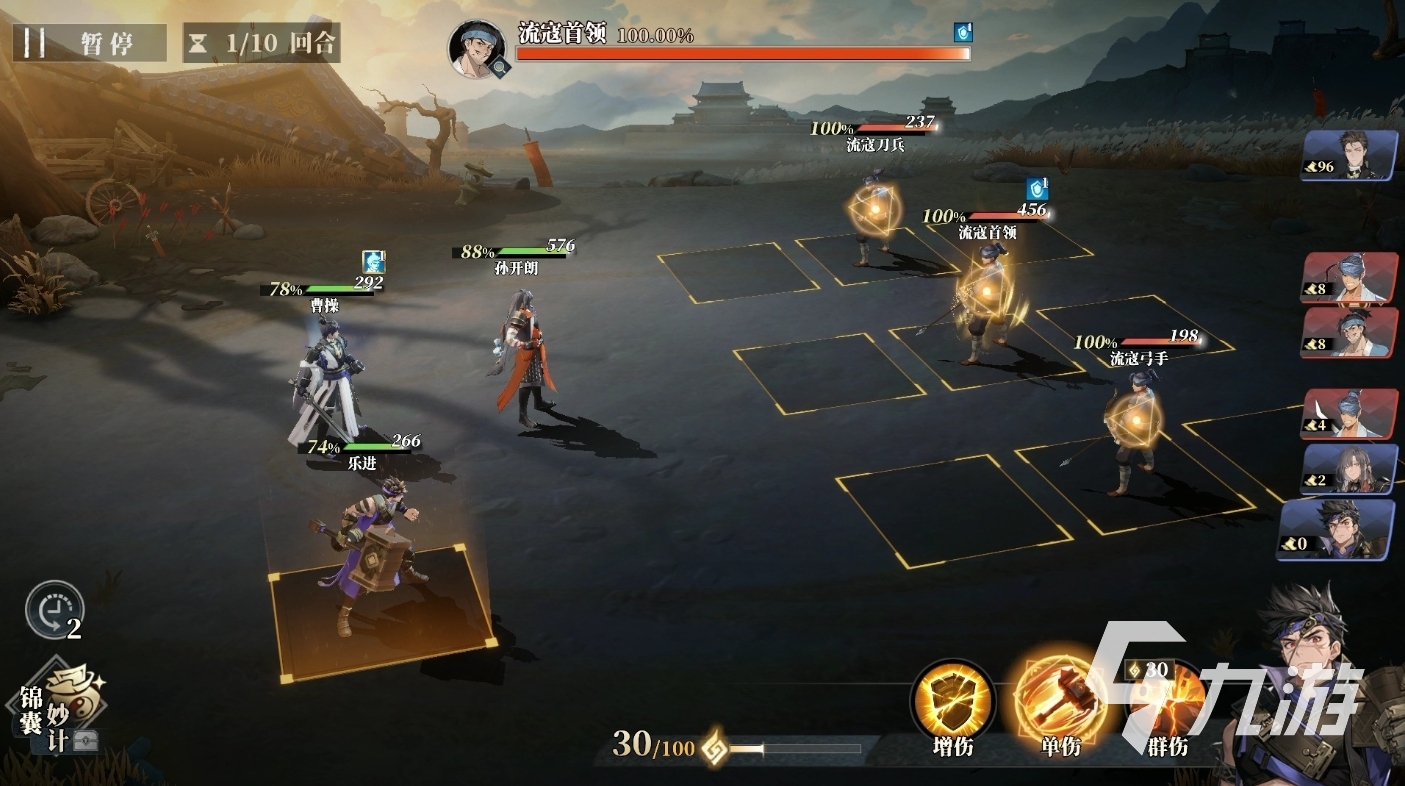Image resolution: width=1405 pixels, height=786 pixels.
Task: Target the 流寇刀兵 enemy with the marker
Action: click(875, 213)
